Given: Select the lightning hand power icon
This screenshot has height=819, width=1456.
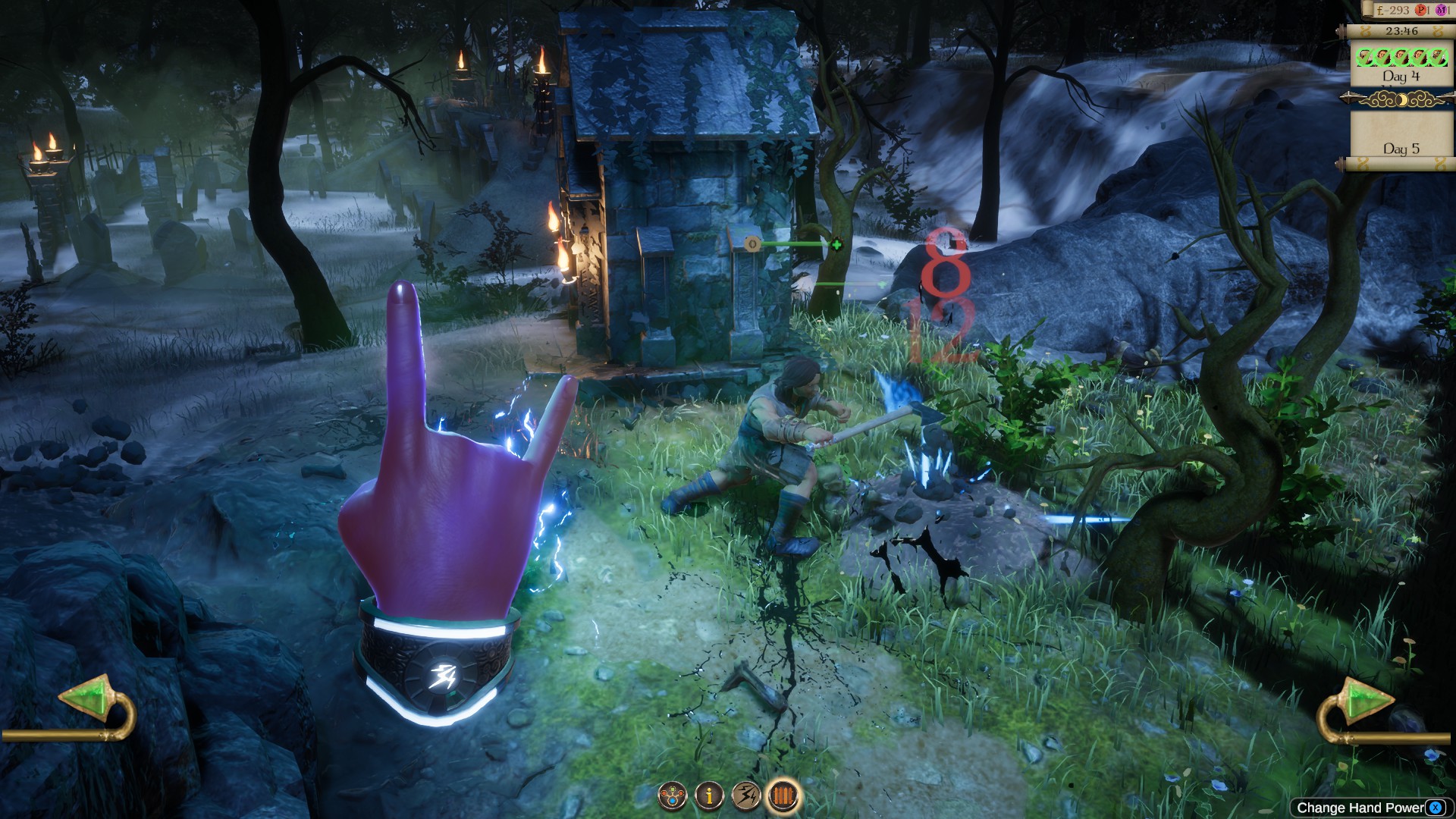Looking at the screenshot, I should (x=746, y=795).
